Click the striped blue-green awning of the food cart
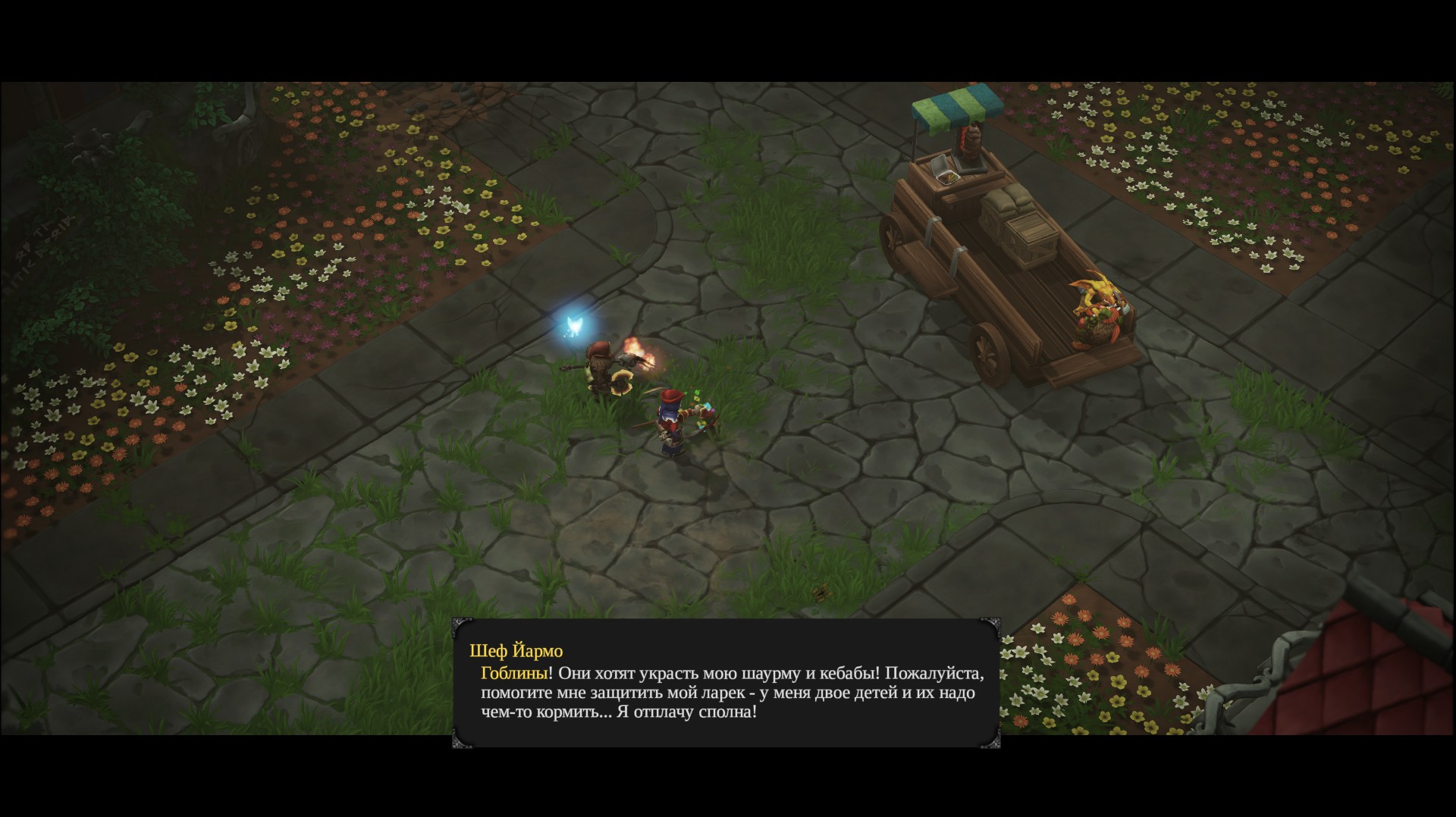1456x817 pixels. point(955,104)
